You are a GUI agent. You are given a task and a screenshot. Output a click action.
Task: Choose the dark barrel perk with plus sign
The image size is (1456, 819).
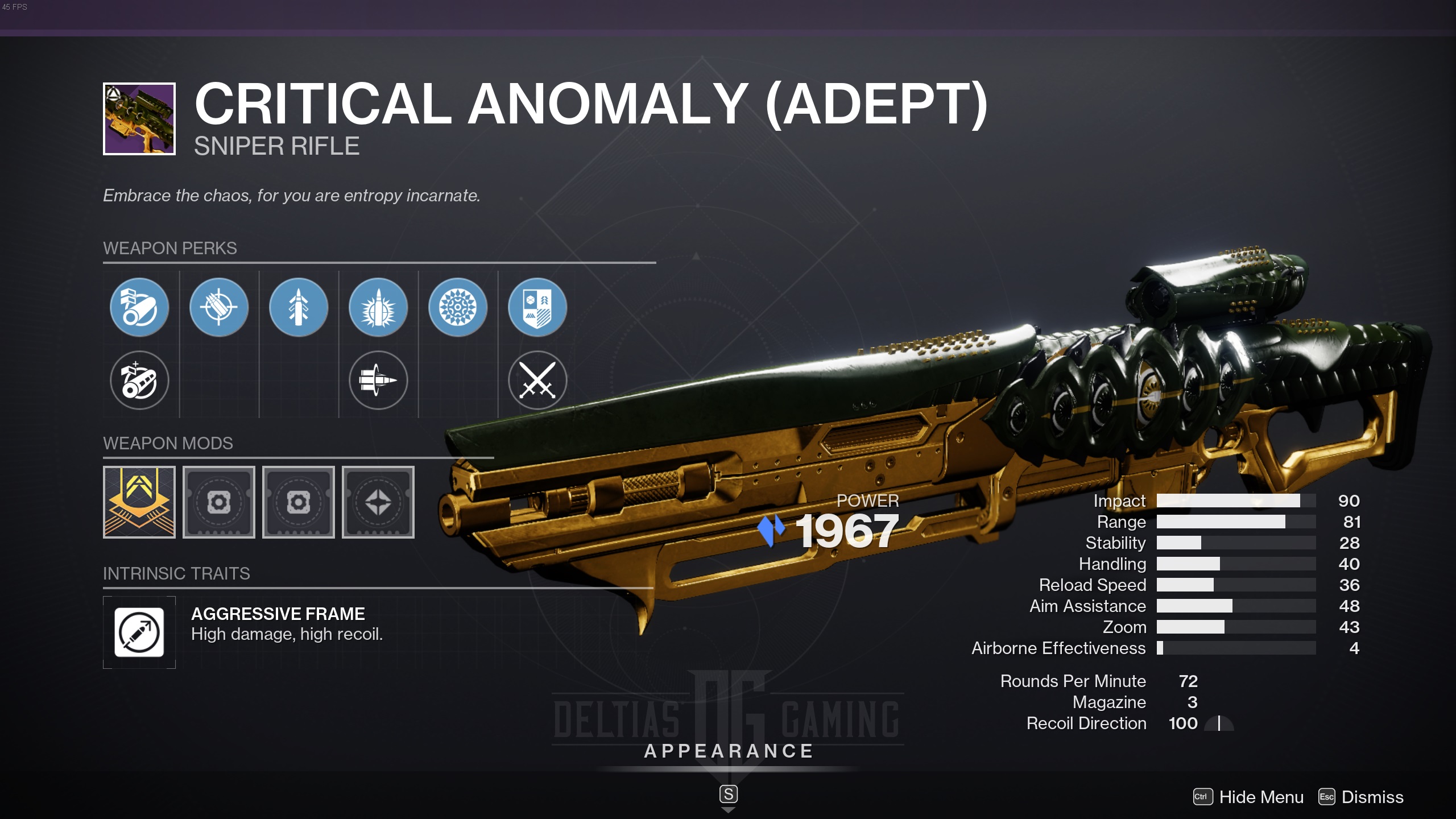(139, 380)
